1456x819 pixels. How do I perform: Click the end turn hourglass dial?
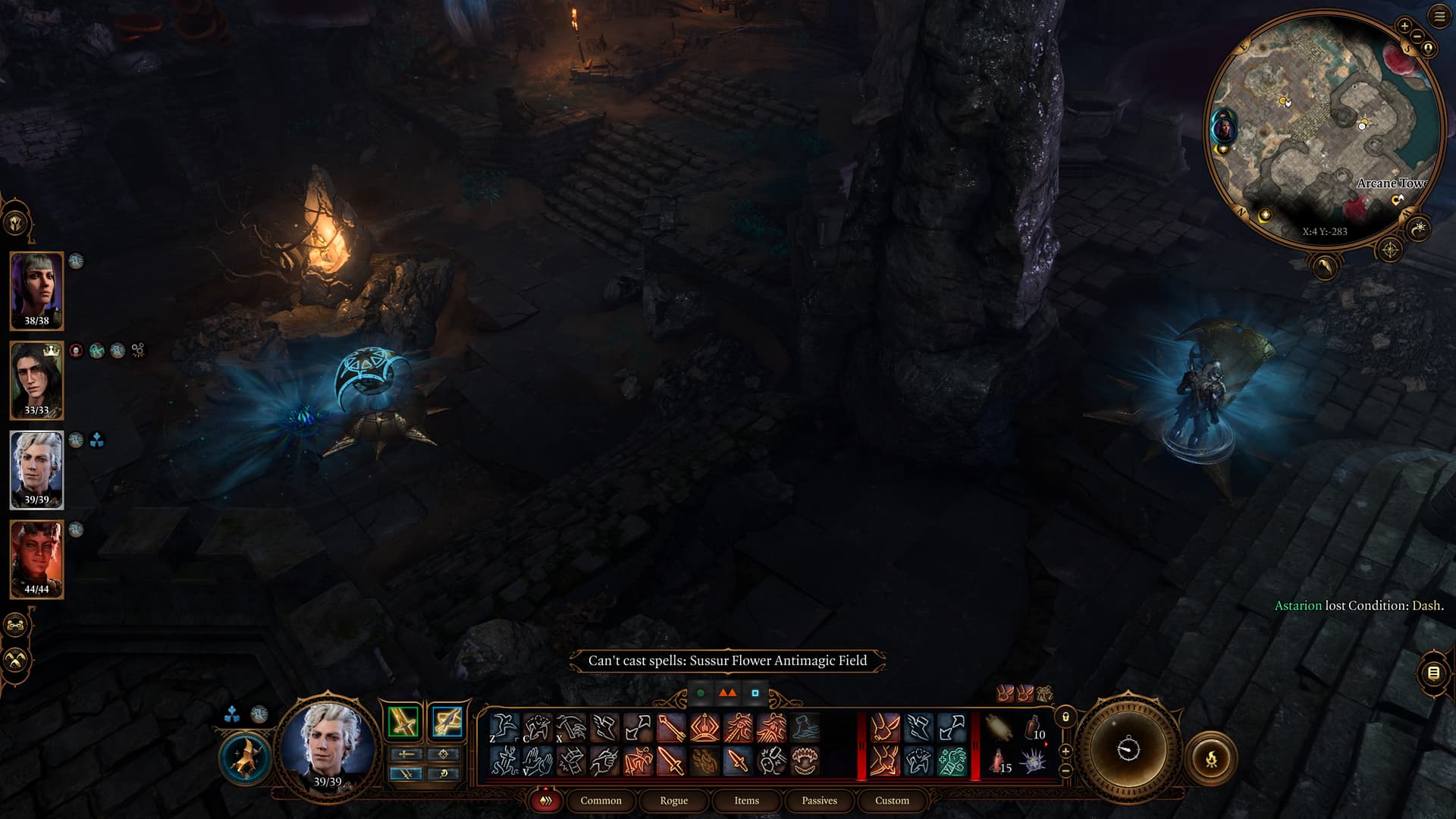coord(1128,749)
